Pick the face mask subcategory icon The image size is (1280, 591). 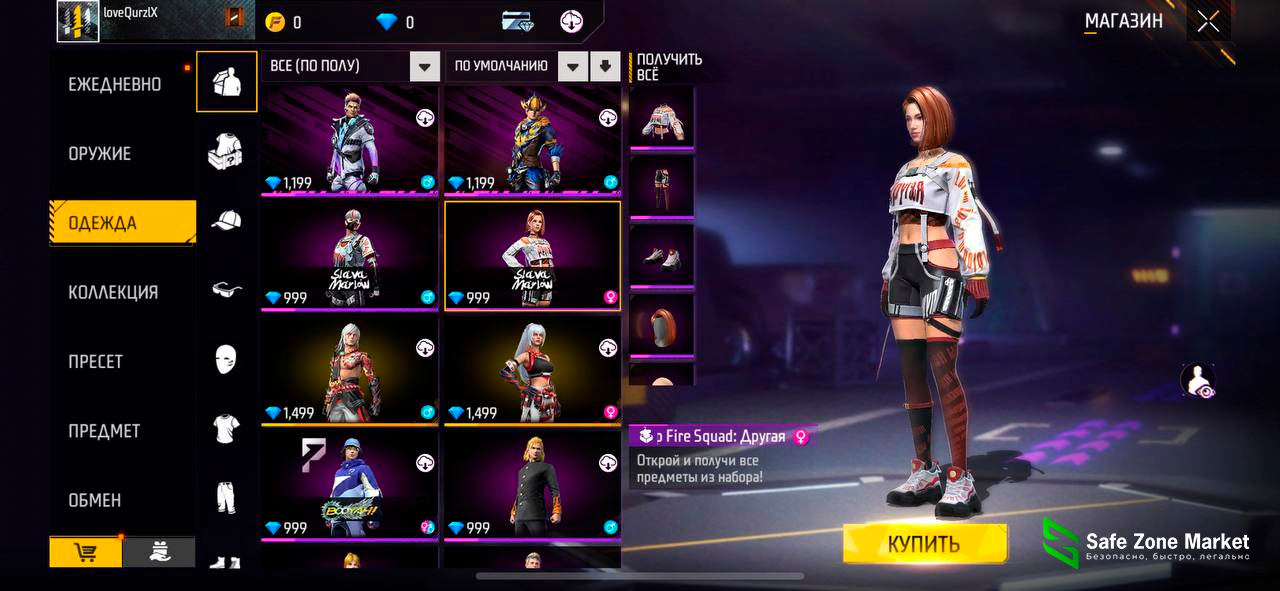point(226,358)
